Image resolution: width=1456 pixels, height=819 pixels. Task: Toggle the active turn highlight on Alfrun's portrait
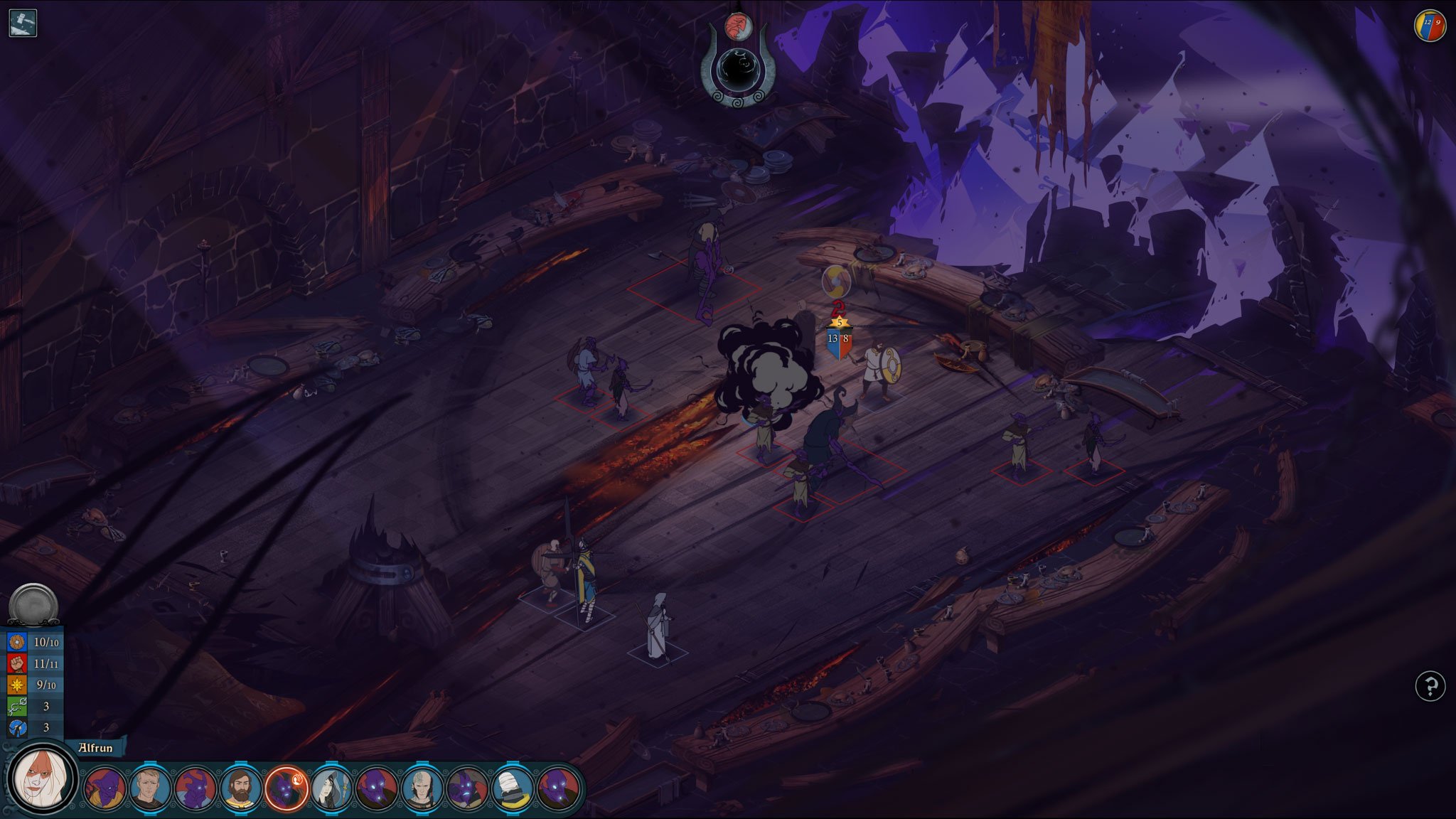(x=287, y=788)
